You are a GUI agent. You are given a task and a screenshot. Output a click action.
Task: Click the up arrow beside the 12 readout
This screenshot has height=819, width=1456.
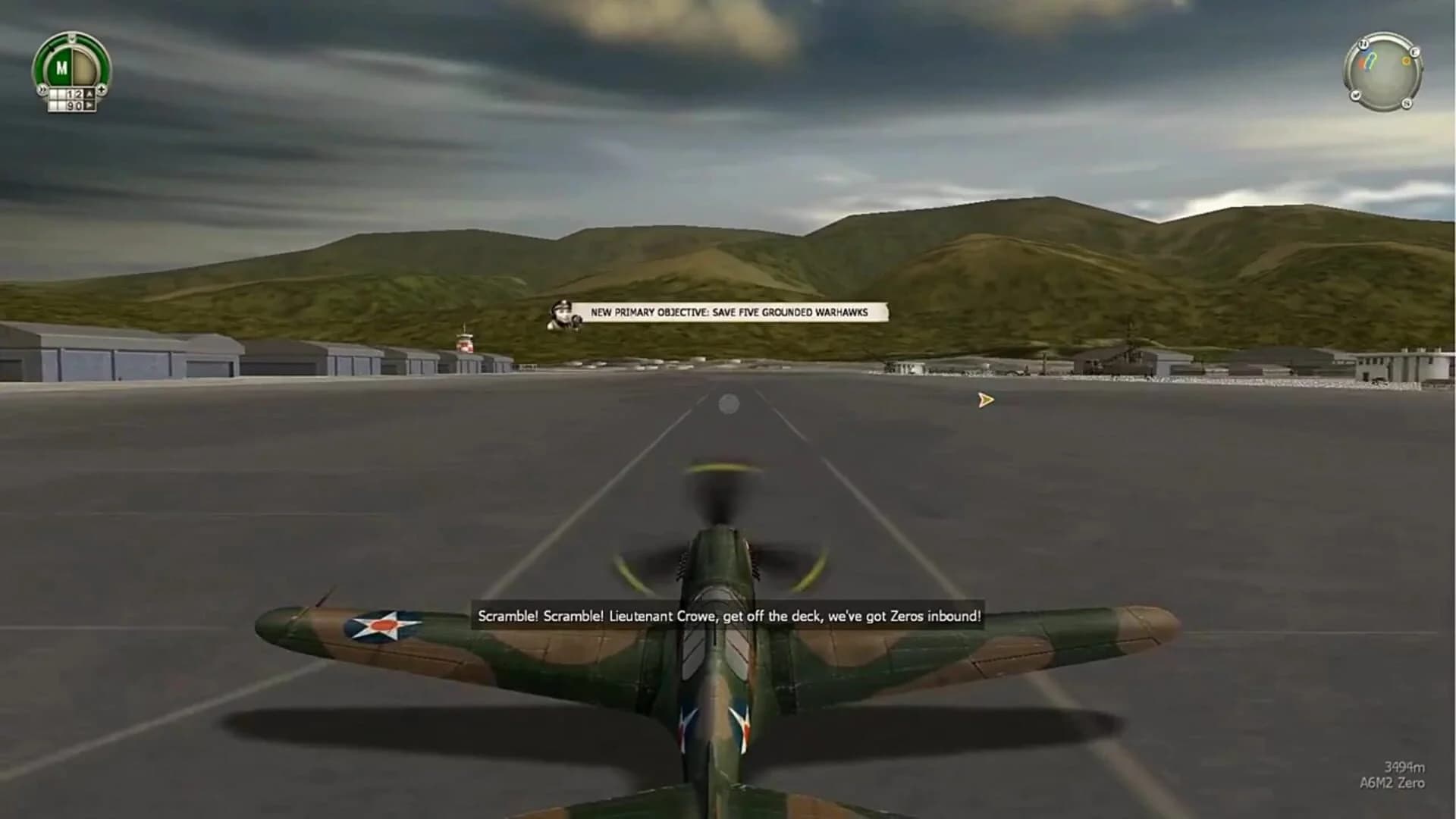click(89, 93)
